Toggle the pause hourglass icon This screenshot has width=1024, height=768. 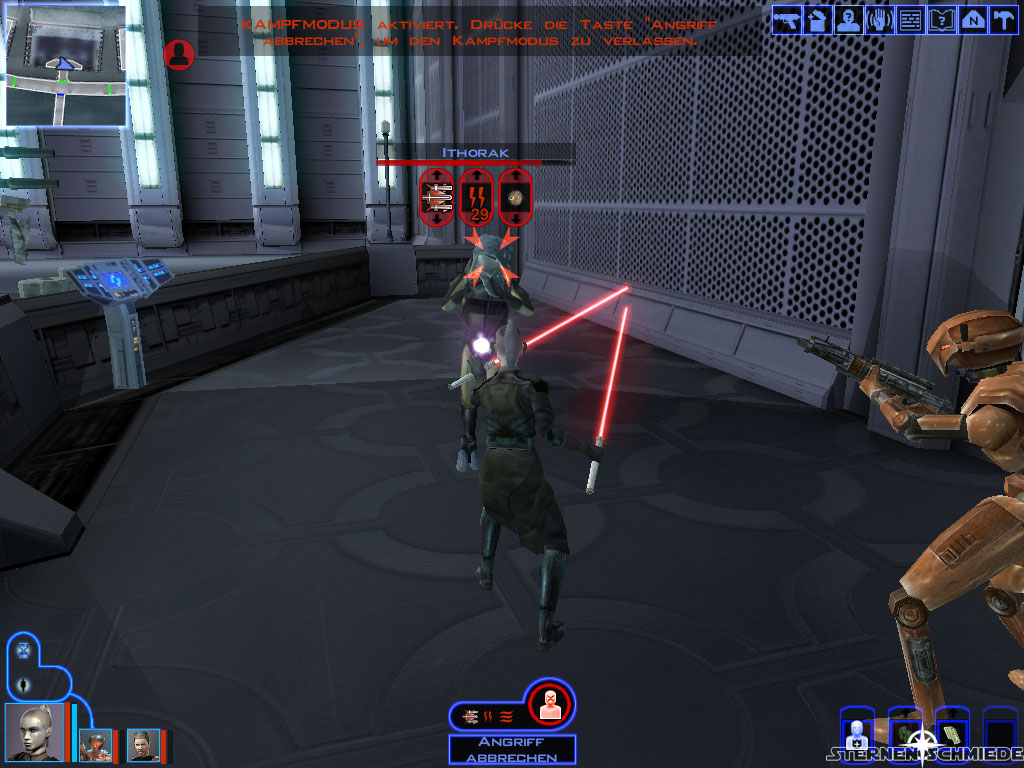[x=23, y=650]
